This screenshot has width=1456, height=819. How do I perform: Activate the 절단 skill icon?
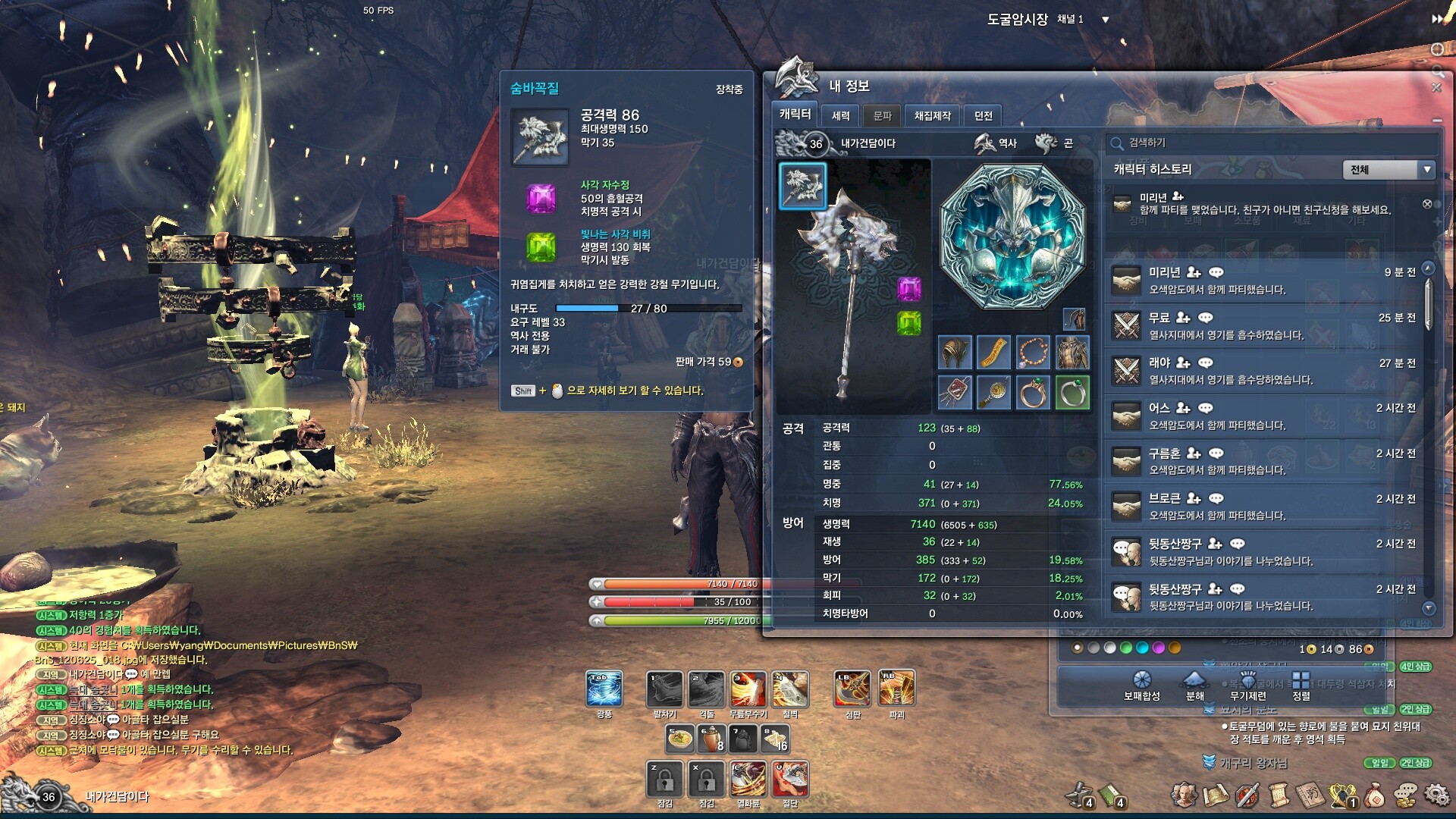click(x=790, y=779)
